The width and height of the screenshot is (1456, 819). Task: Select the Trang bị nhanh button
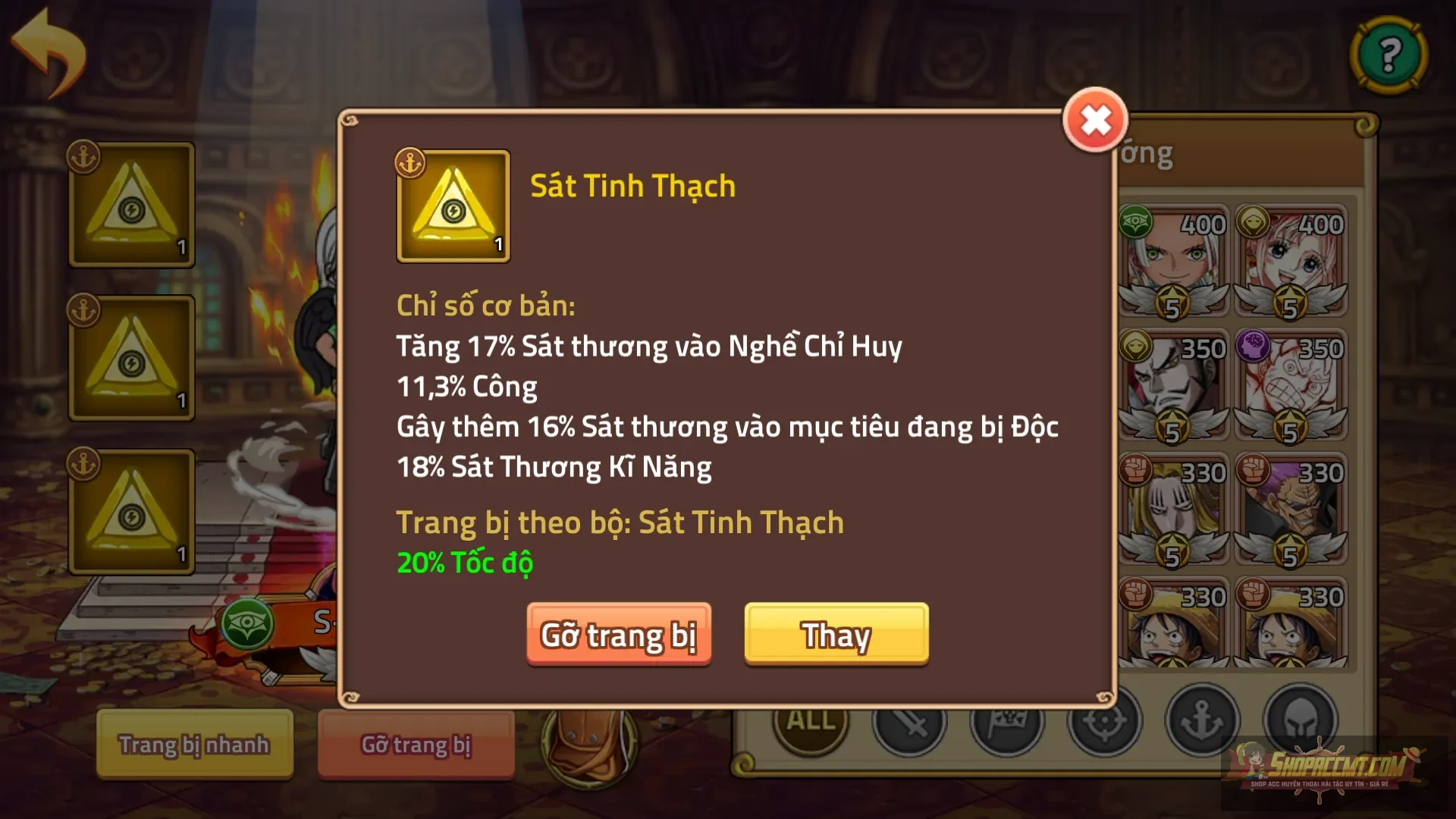tap(194, 745)
